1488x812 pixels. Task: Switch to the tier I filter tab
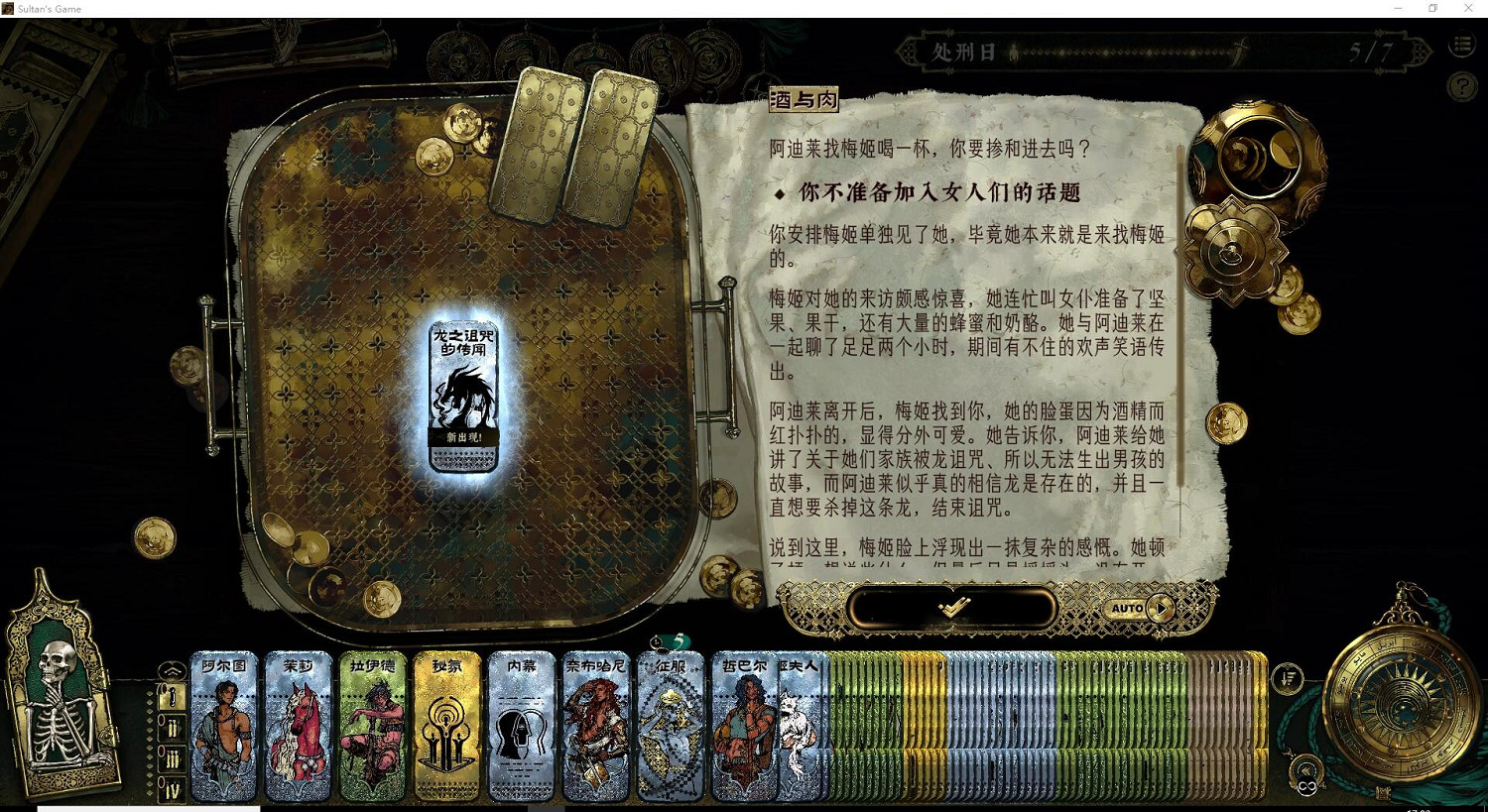[171, 697]
